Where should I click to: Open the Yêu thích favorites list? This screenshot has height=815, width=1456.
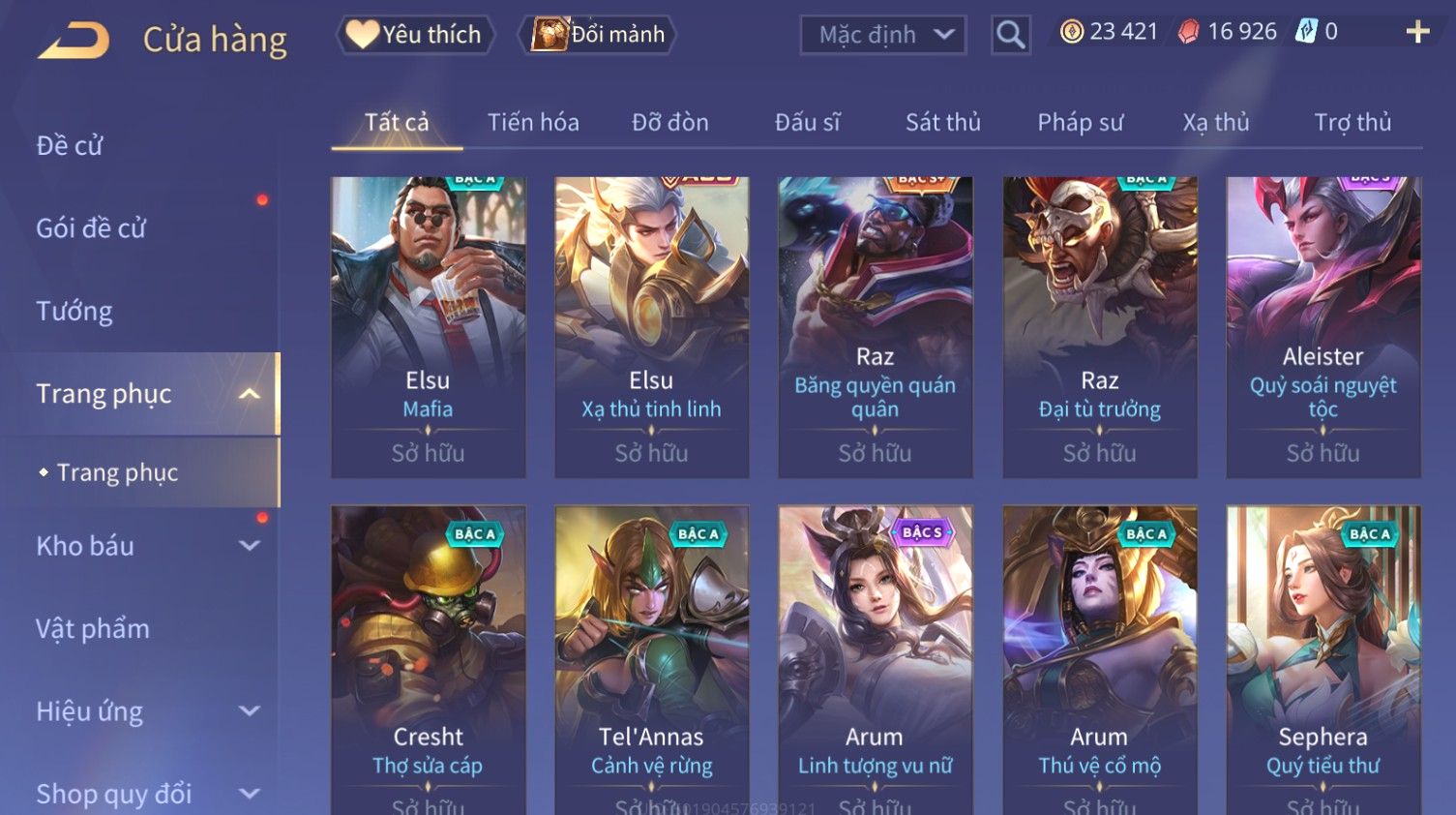(x=415, y=35)
